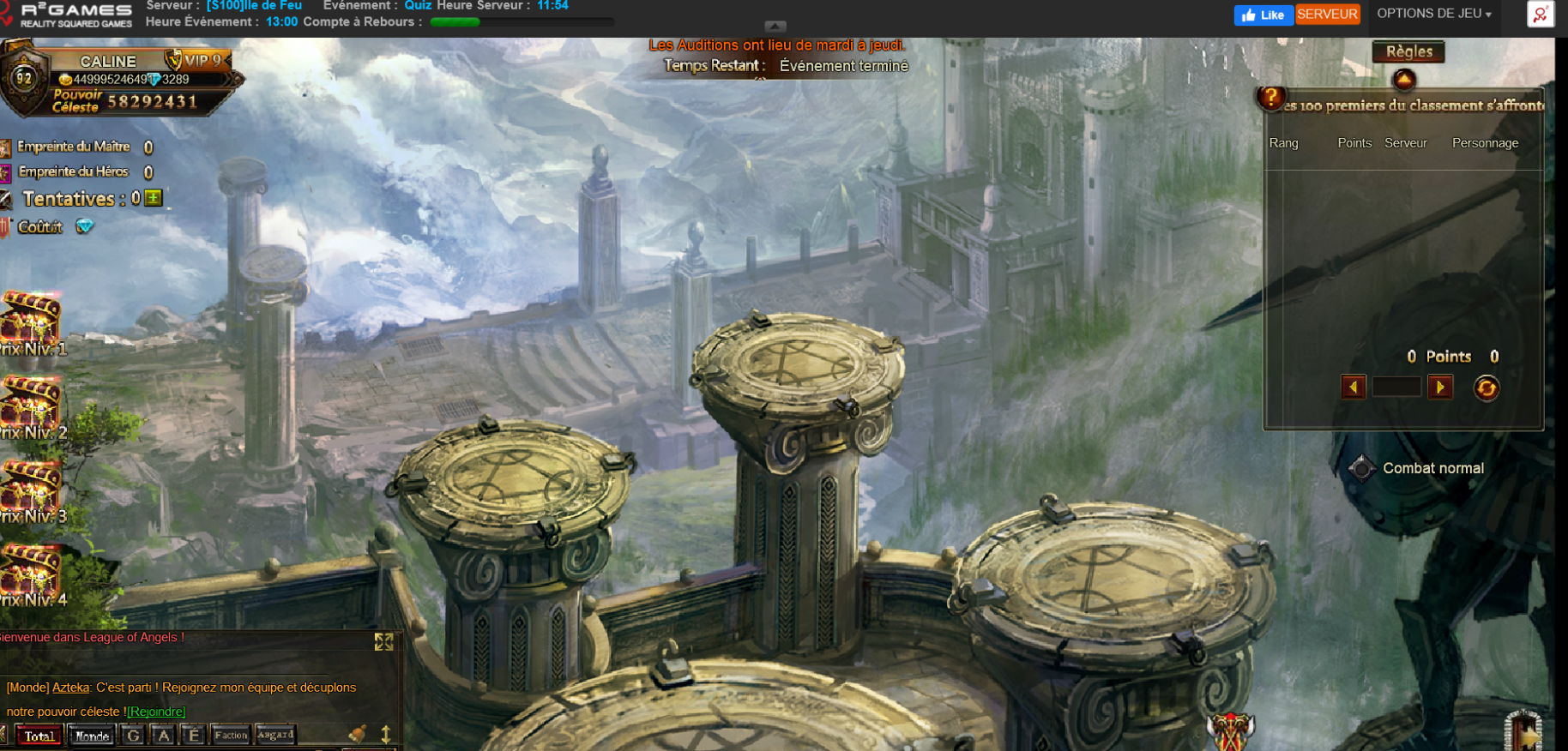
Task: Go to the previous ranking page
Action: pos(1354,388)
